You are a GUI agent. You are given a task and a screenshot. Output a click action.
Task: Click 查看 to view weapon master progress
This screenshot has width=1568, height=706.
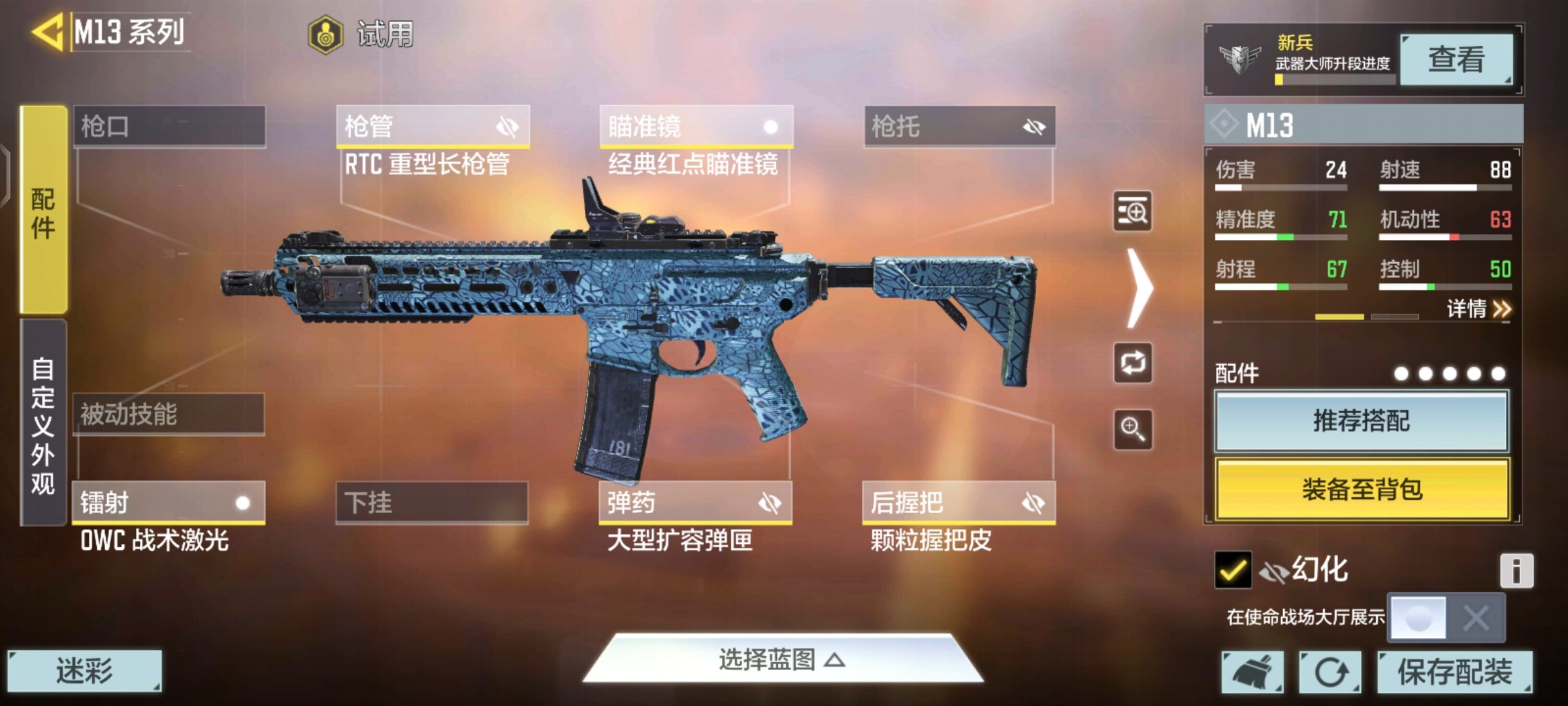point(1456,60)
